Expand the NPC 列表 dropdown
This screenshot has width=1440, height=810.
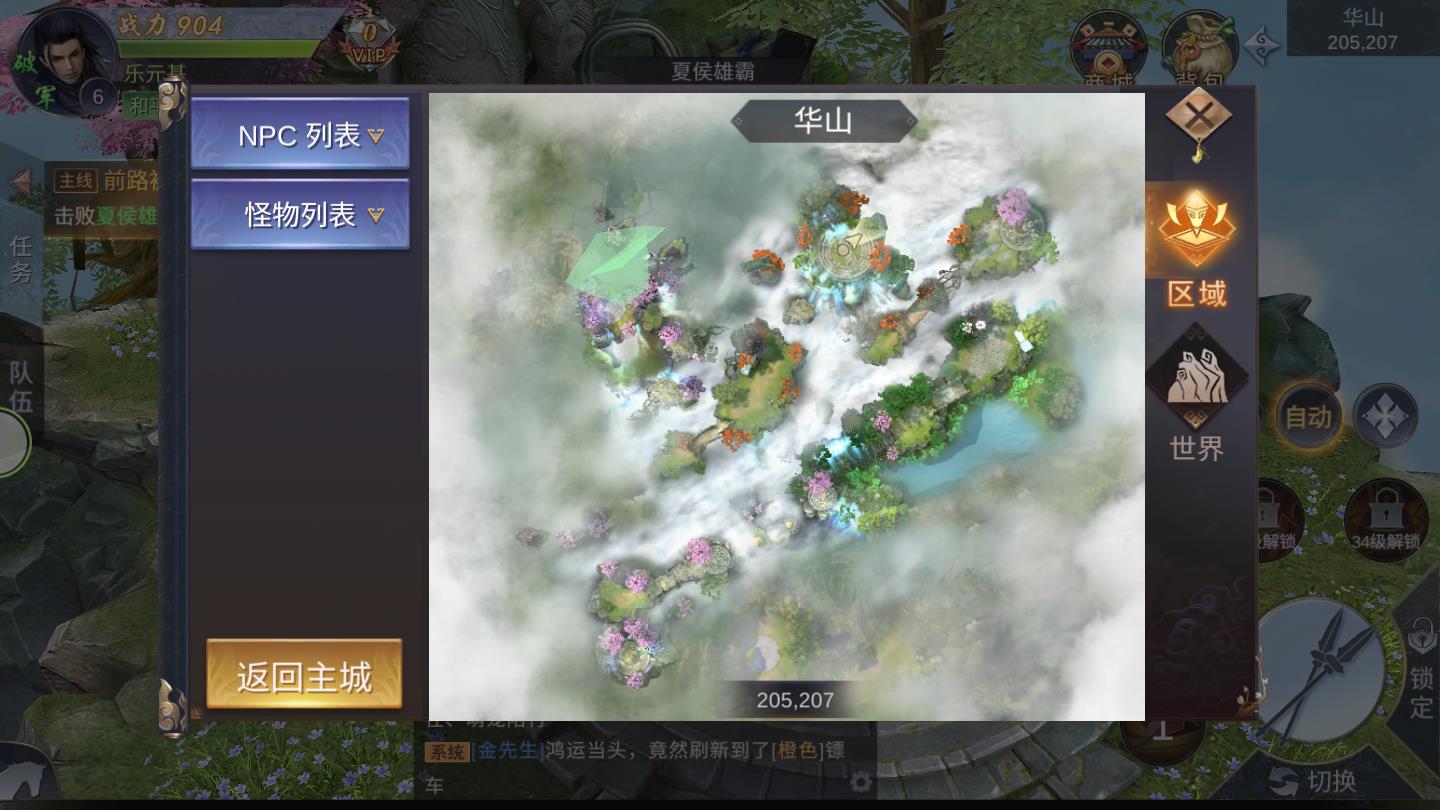300,134
